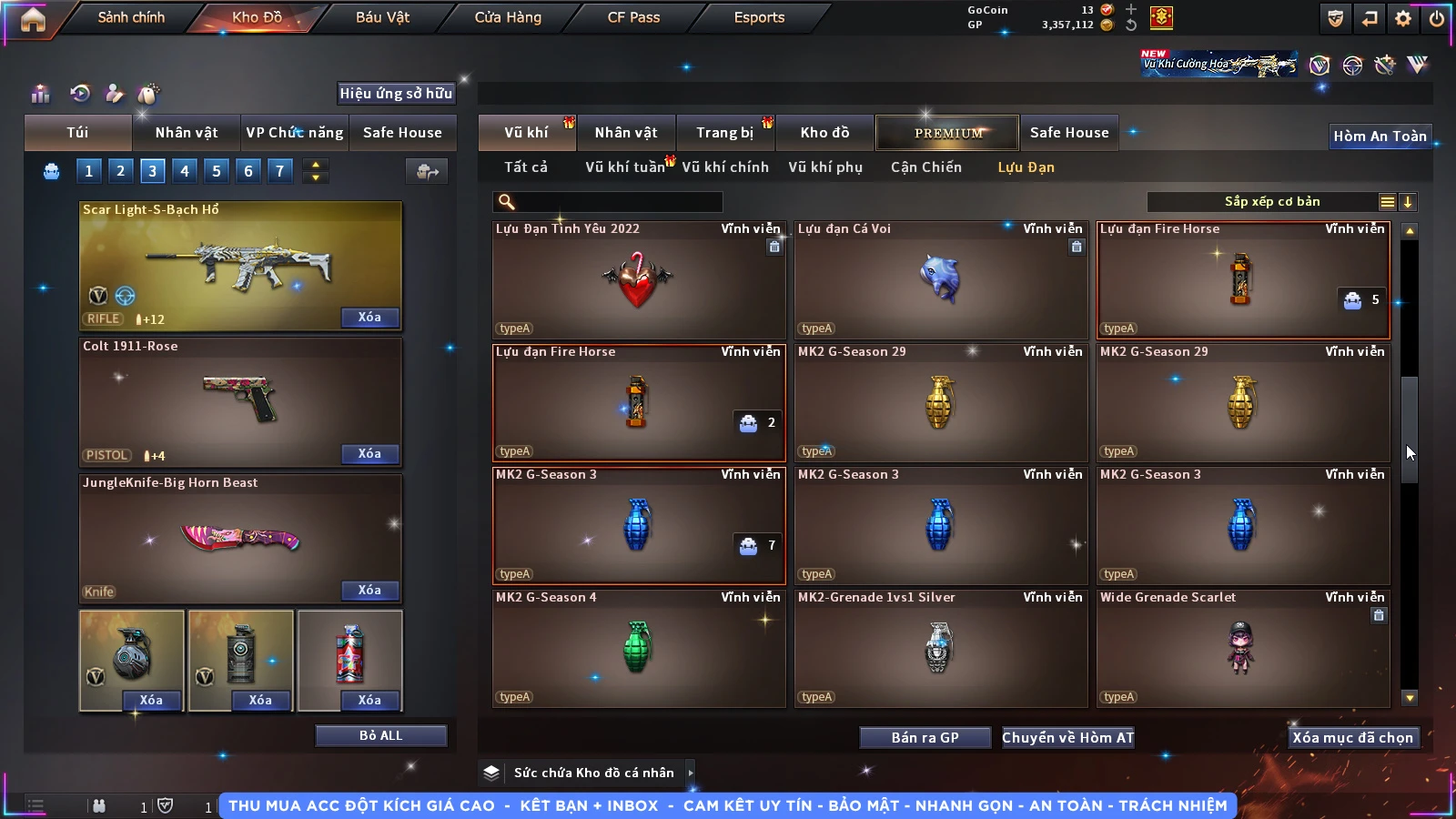Filter by Cận Chiến weapons
The width and height of the screenshot is (1456, 819).
tap(925, 167)
